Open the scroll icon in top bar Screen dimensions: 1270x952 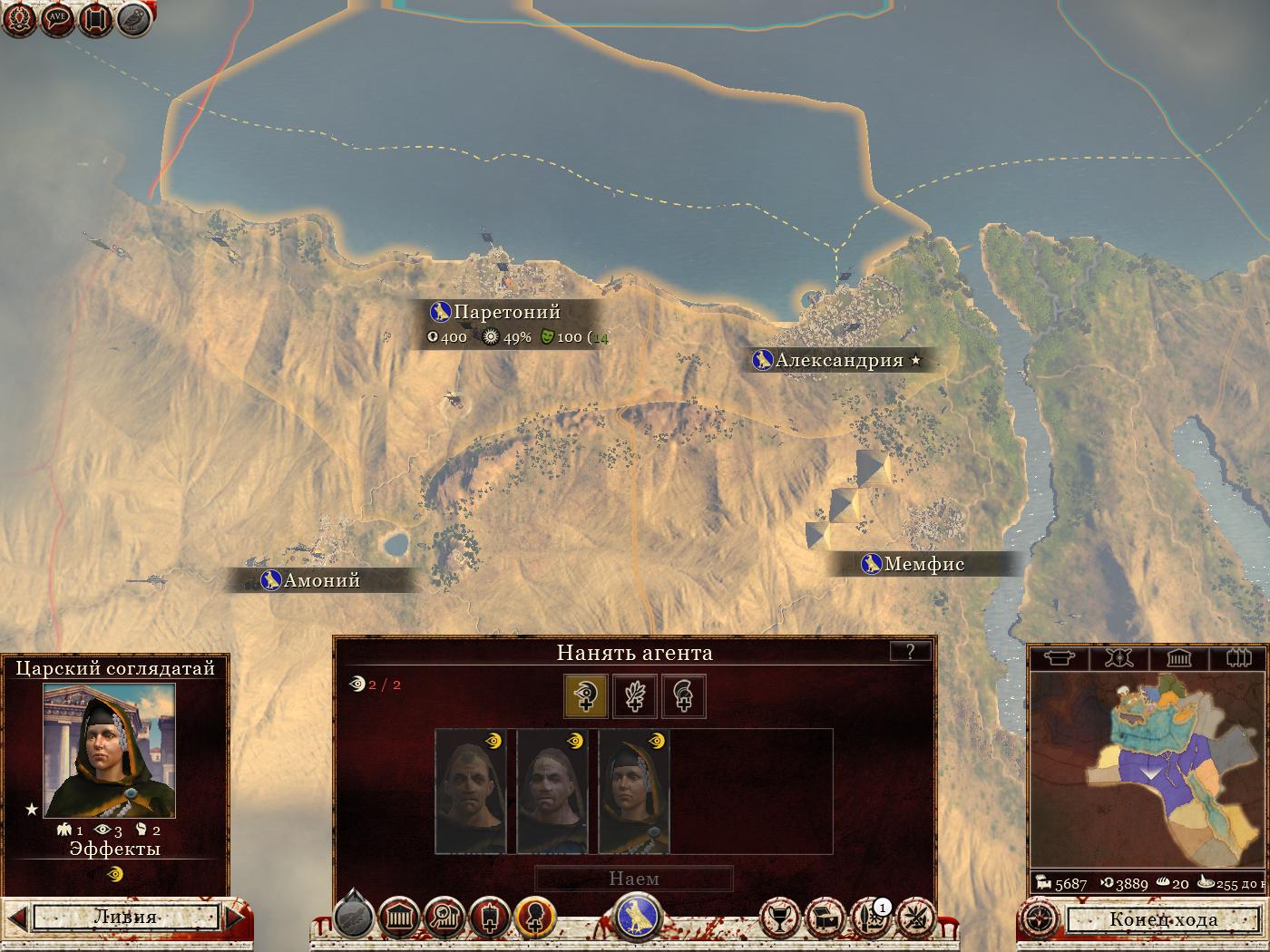[95, 18]
